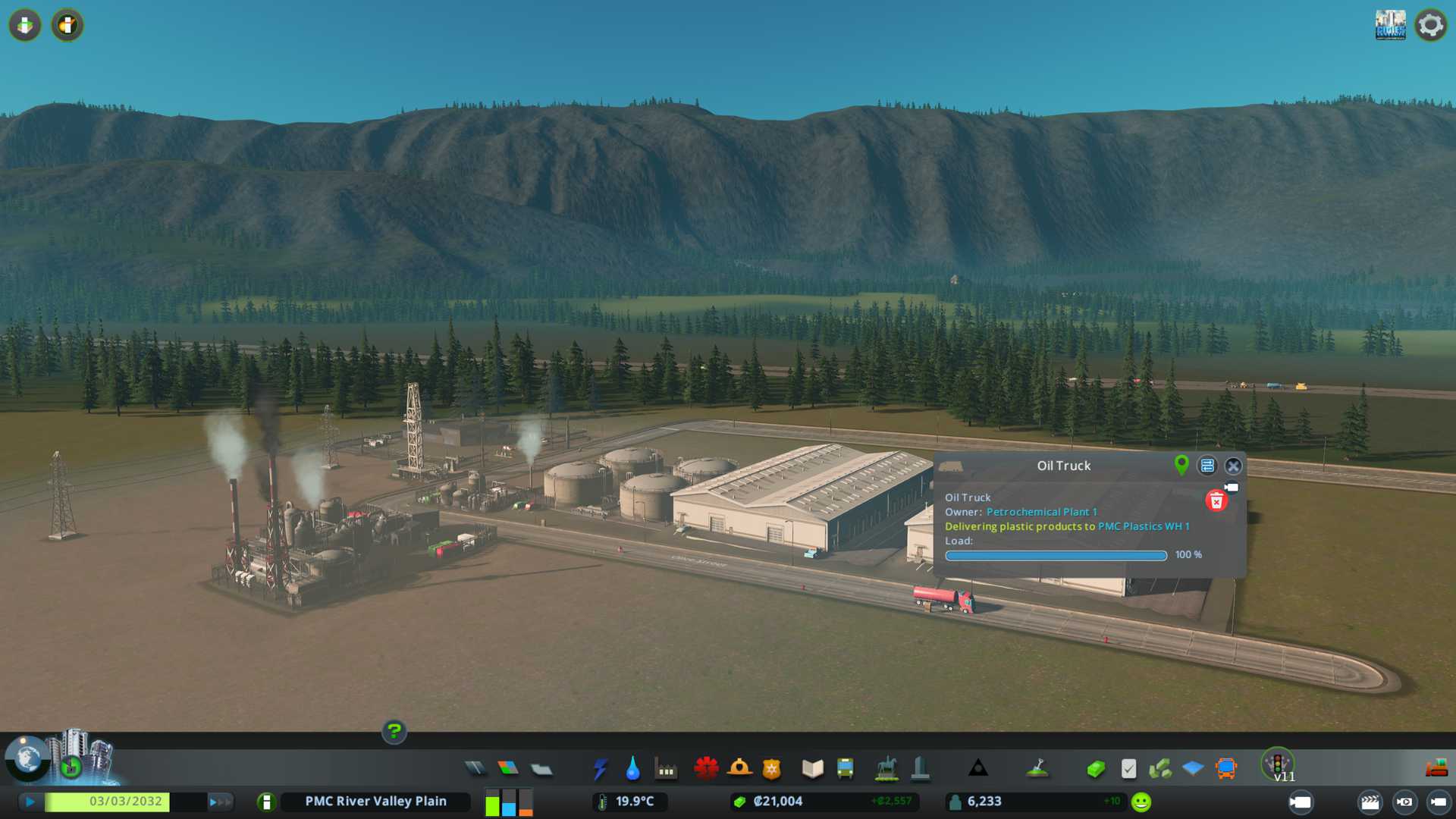Open the Economy money panel

tap(1096, 769)
